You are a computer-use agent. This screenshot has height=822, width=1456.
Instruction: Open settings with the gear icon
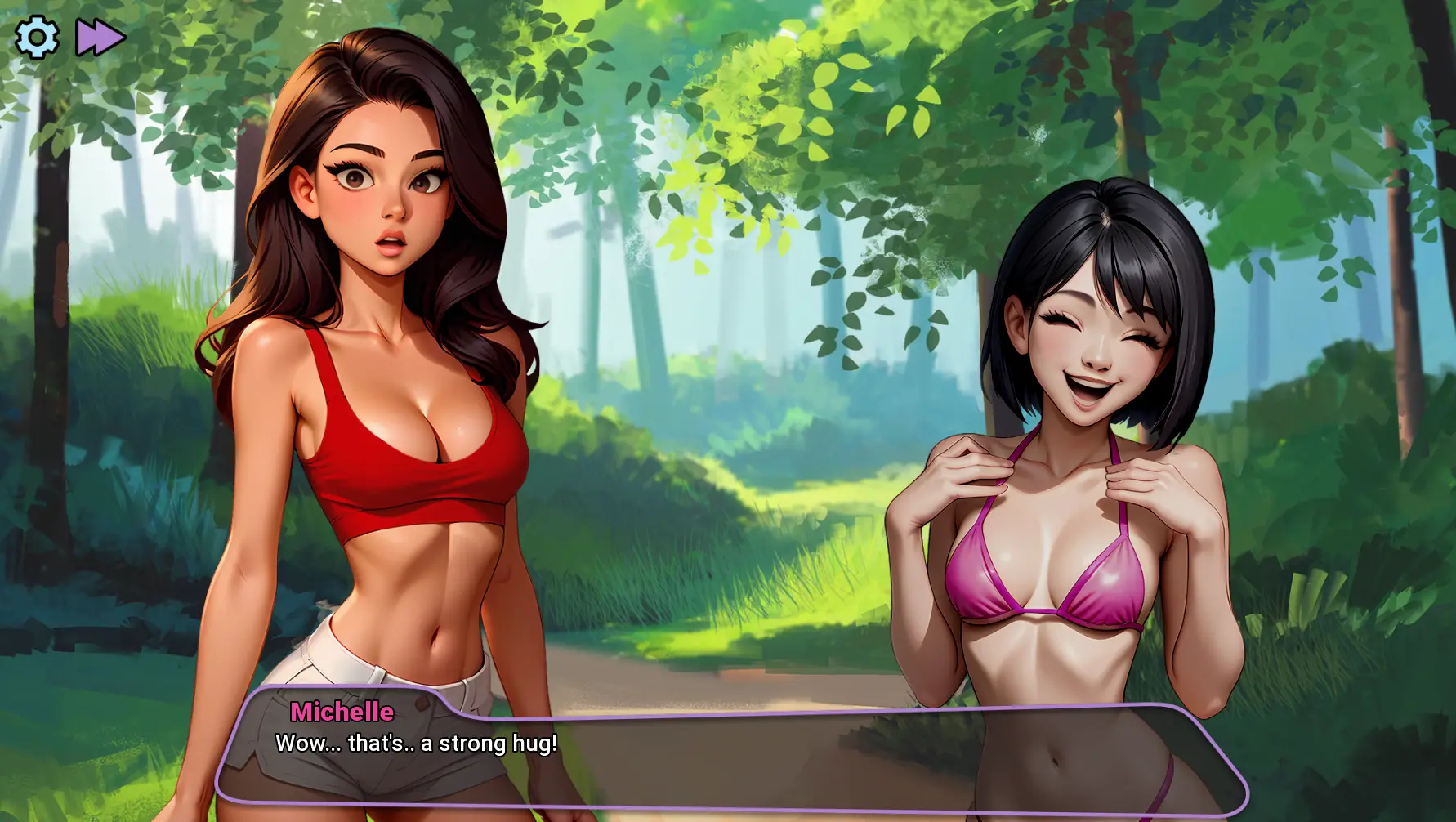[x=37, y=38]
